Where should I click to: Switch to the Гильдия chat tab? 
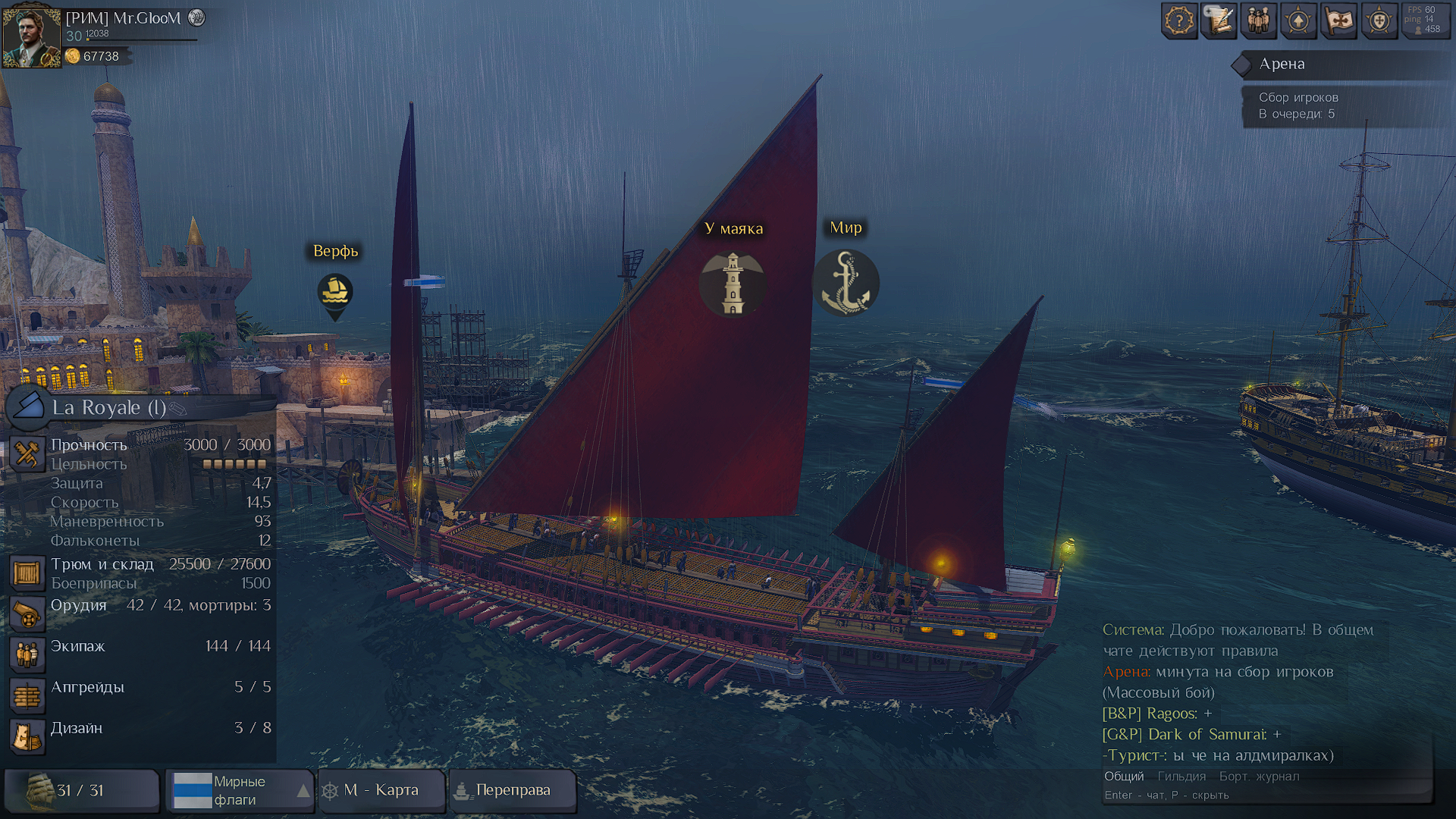(1181, 777)
